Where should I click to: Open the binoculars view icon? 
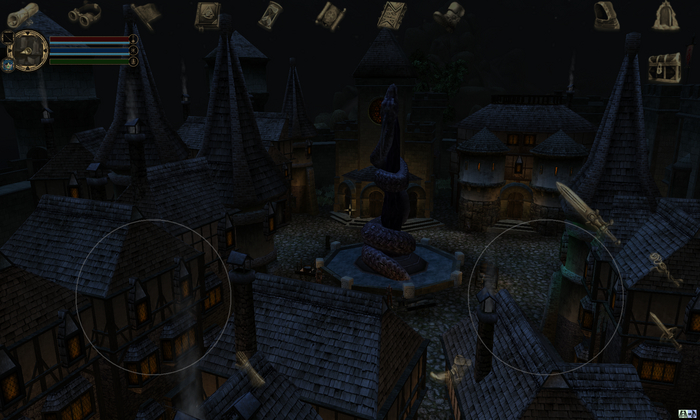click(84, 14)
